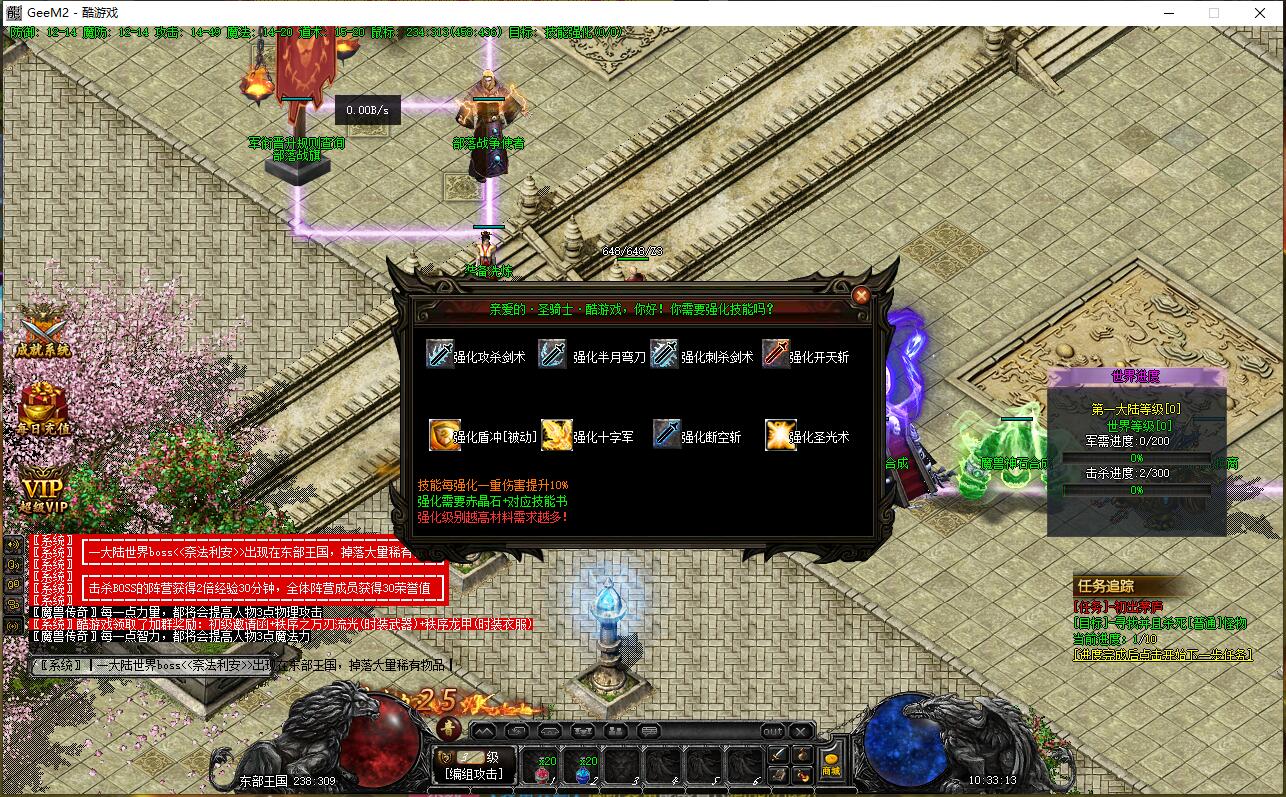Click the task tracker's quest completion link
The width and height of the screenshot is (1286, 797).
1162,655
